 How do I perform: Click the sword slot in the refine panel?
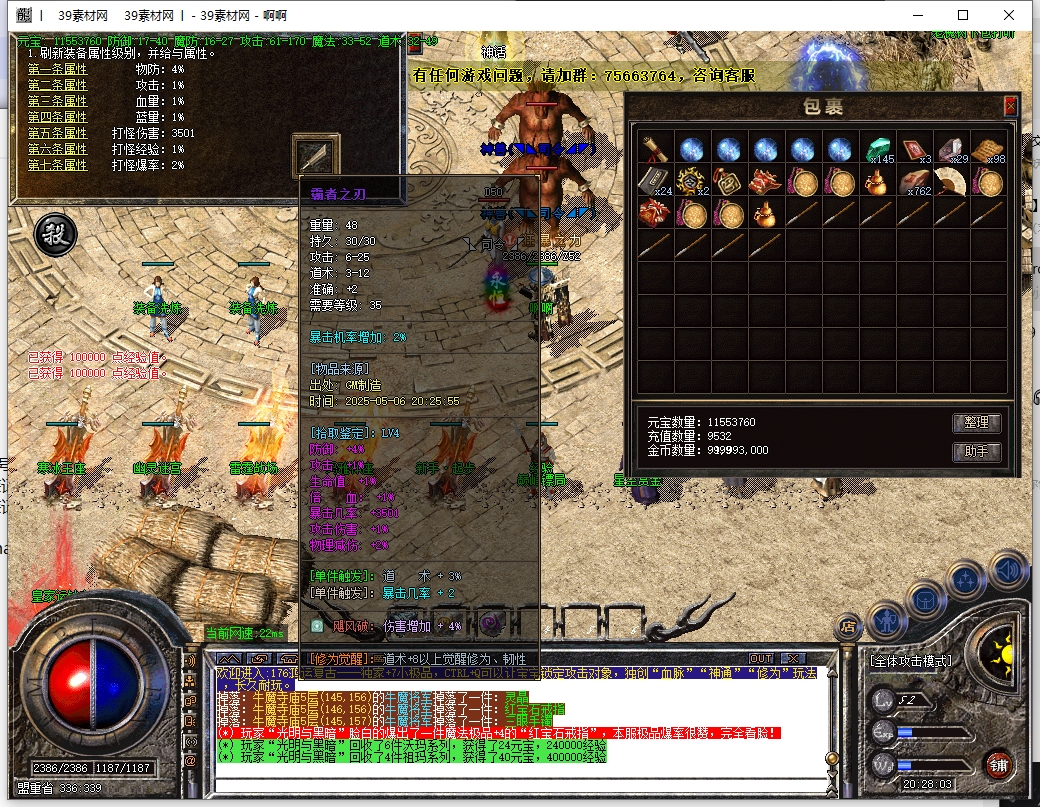(x=316, y=155)
